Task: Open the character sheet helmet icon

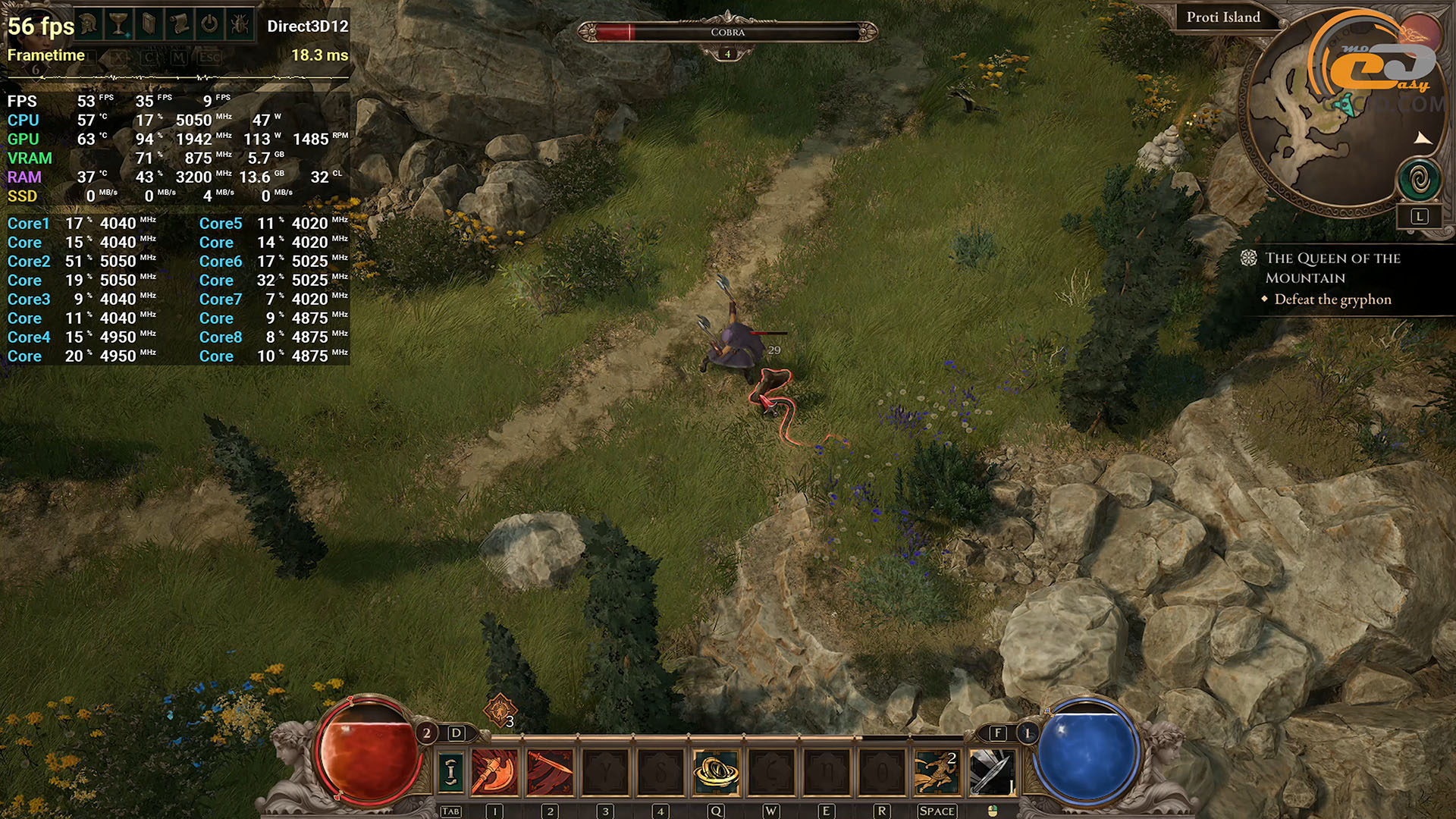Action: (89, 25)
